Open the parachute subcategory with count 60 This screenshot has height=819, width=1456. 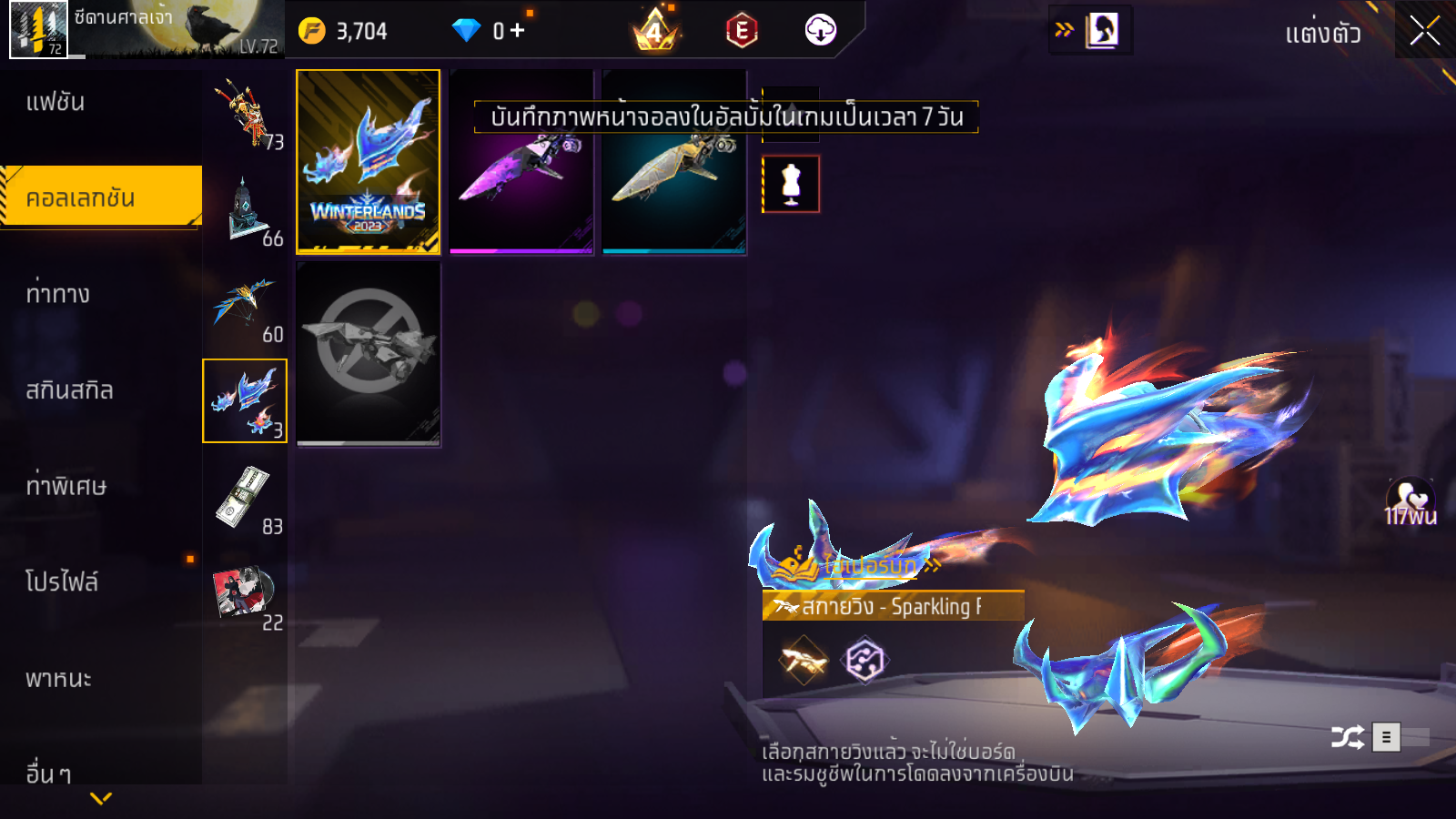245,307
